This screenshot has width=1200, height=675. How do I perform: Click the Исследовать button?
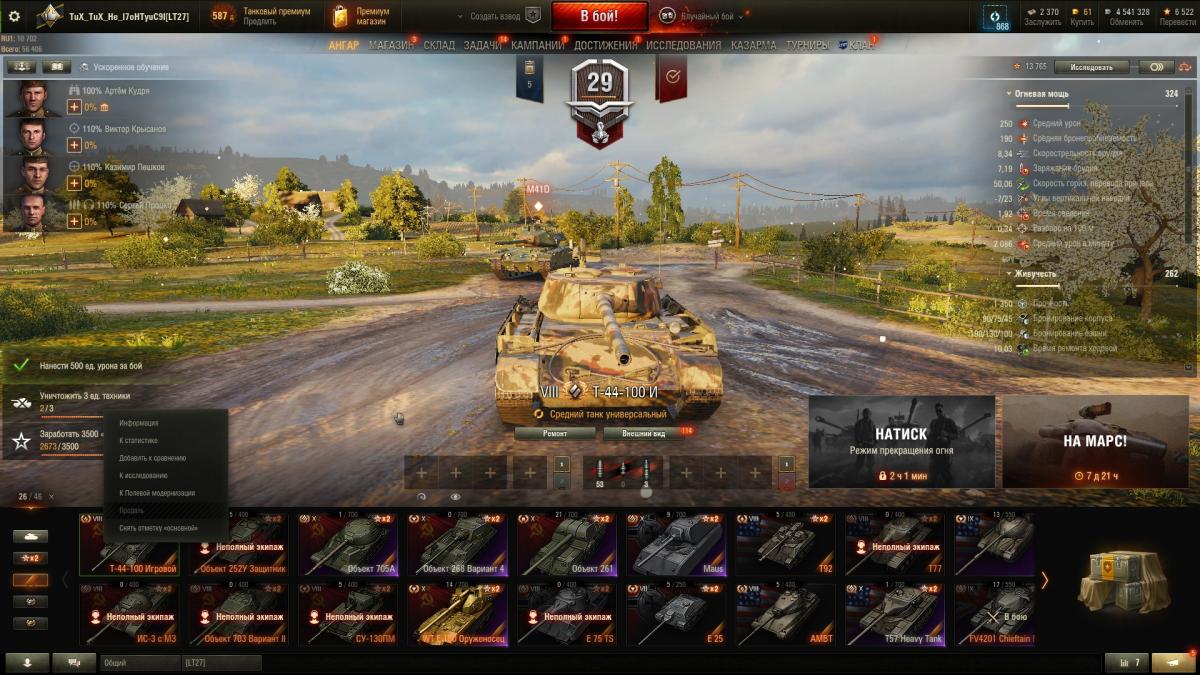point(1091,67)
